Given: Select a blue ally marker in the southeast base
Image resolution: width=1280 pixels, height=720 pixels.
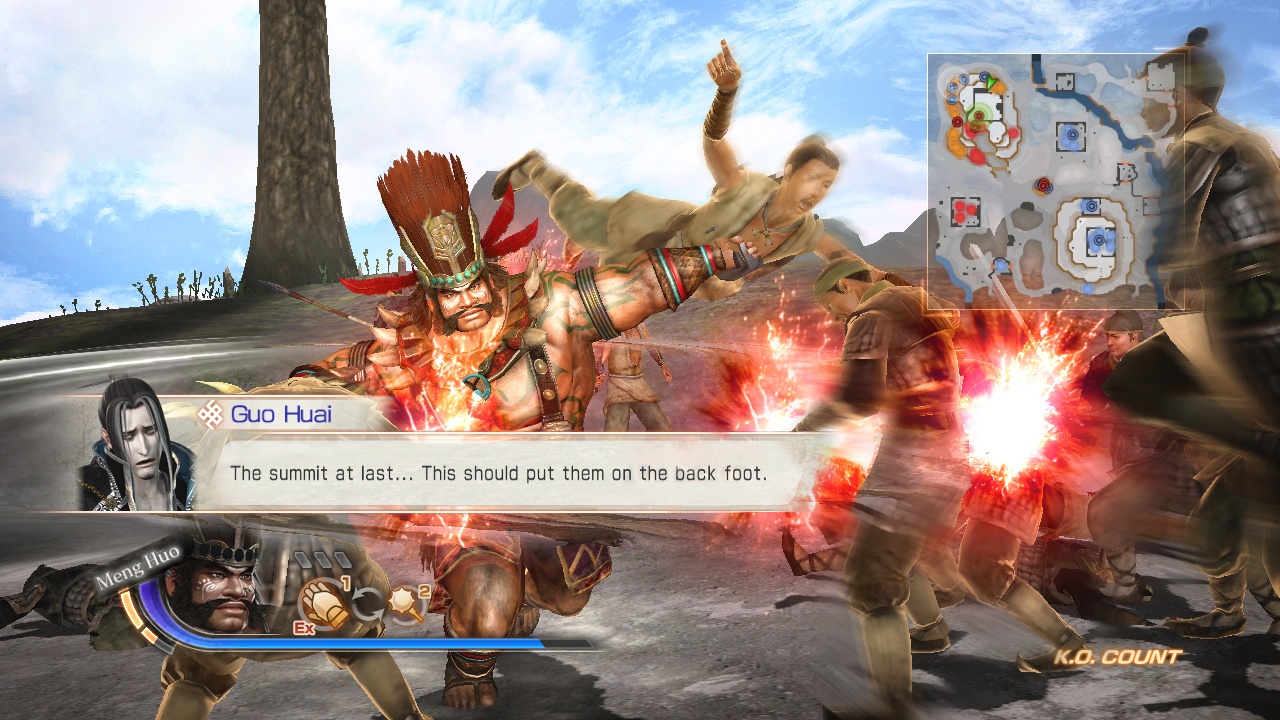Looking at the screenshot, I should pyautogui.click(x=1098, y=240).
